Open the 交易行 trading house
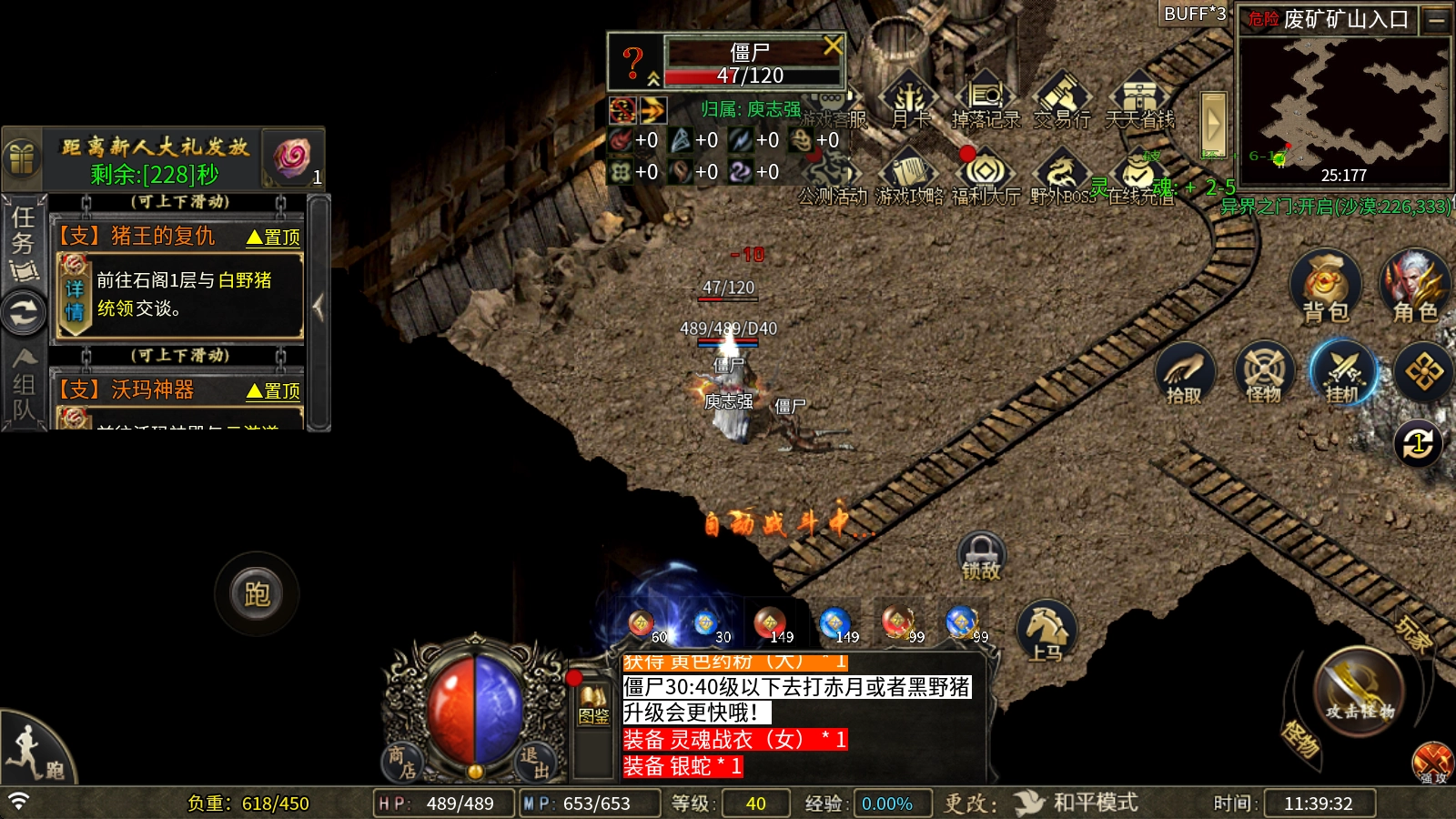Image resolution: width=1456 pixels, height=819 pixels. pos(1061,101)
